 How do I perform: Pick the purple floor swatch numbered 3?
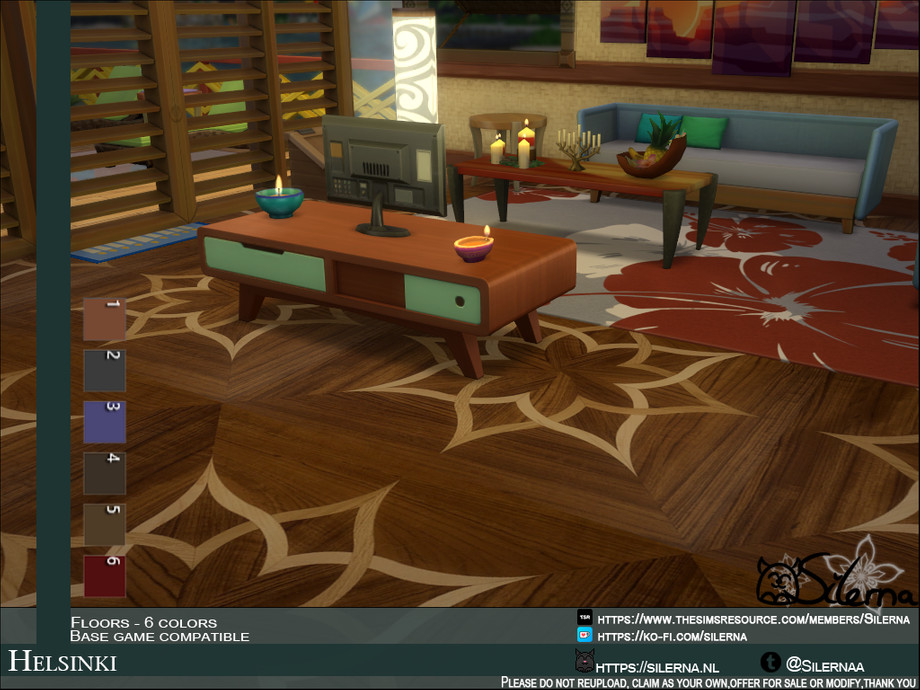104,422
